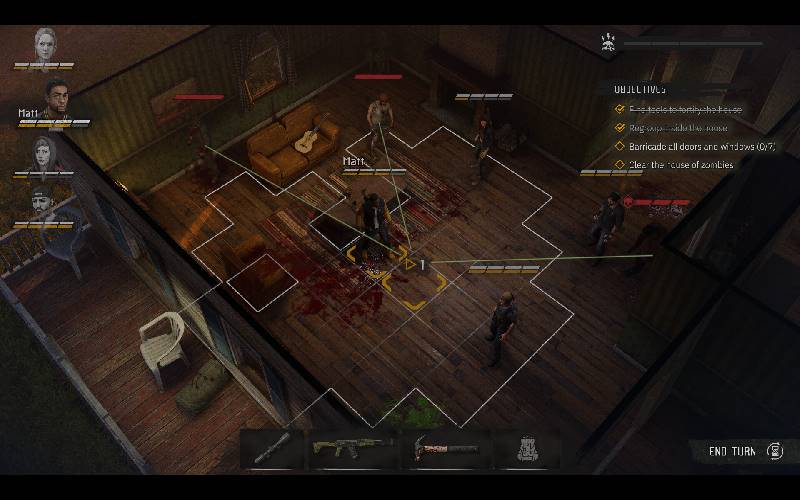Image resolution: width=800 pixels, height=500 pixels.
Task: Select the gray-haired survivor portrait
Action: 46,44
